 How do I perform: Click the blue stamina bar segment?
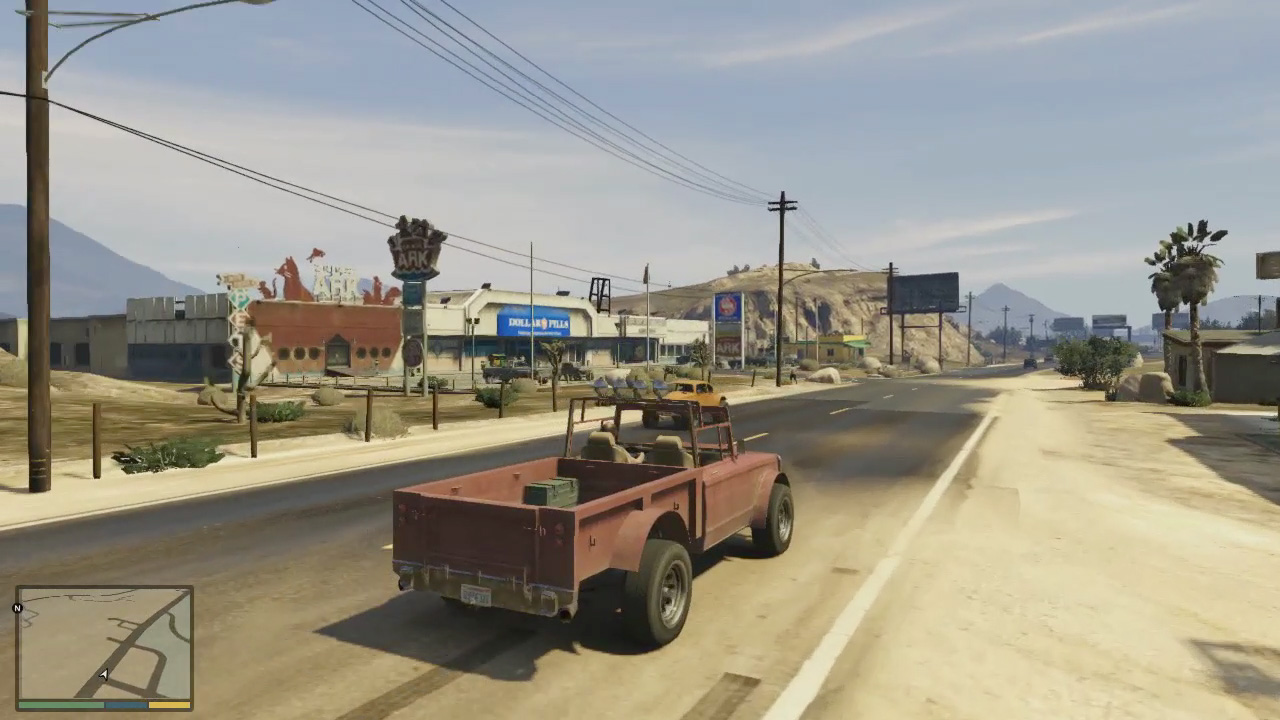coord(124,705)
